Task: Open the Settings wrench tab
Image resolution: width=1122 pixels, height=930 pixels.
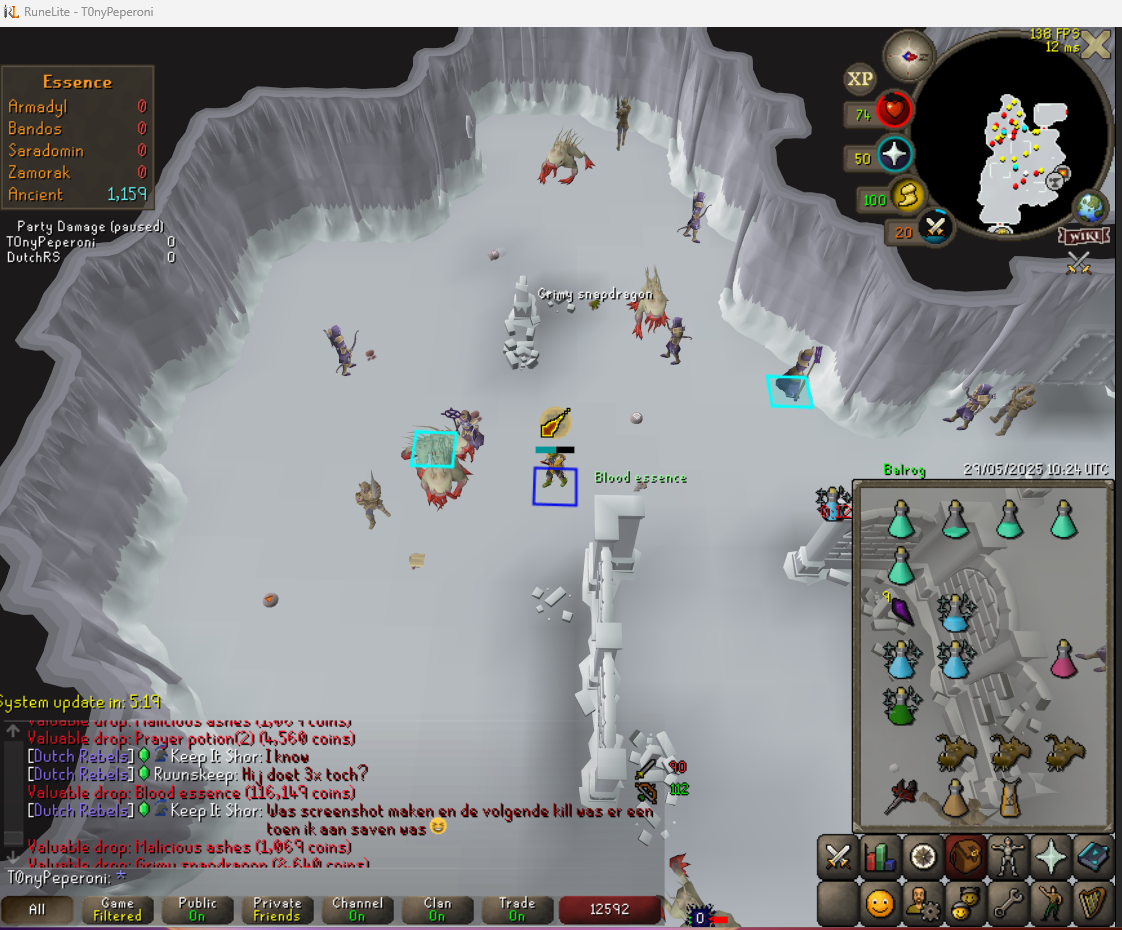Action: click(1008, 903)
